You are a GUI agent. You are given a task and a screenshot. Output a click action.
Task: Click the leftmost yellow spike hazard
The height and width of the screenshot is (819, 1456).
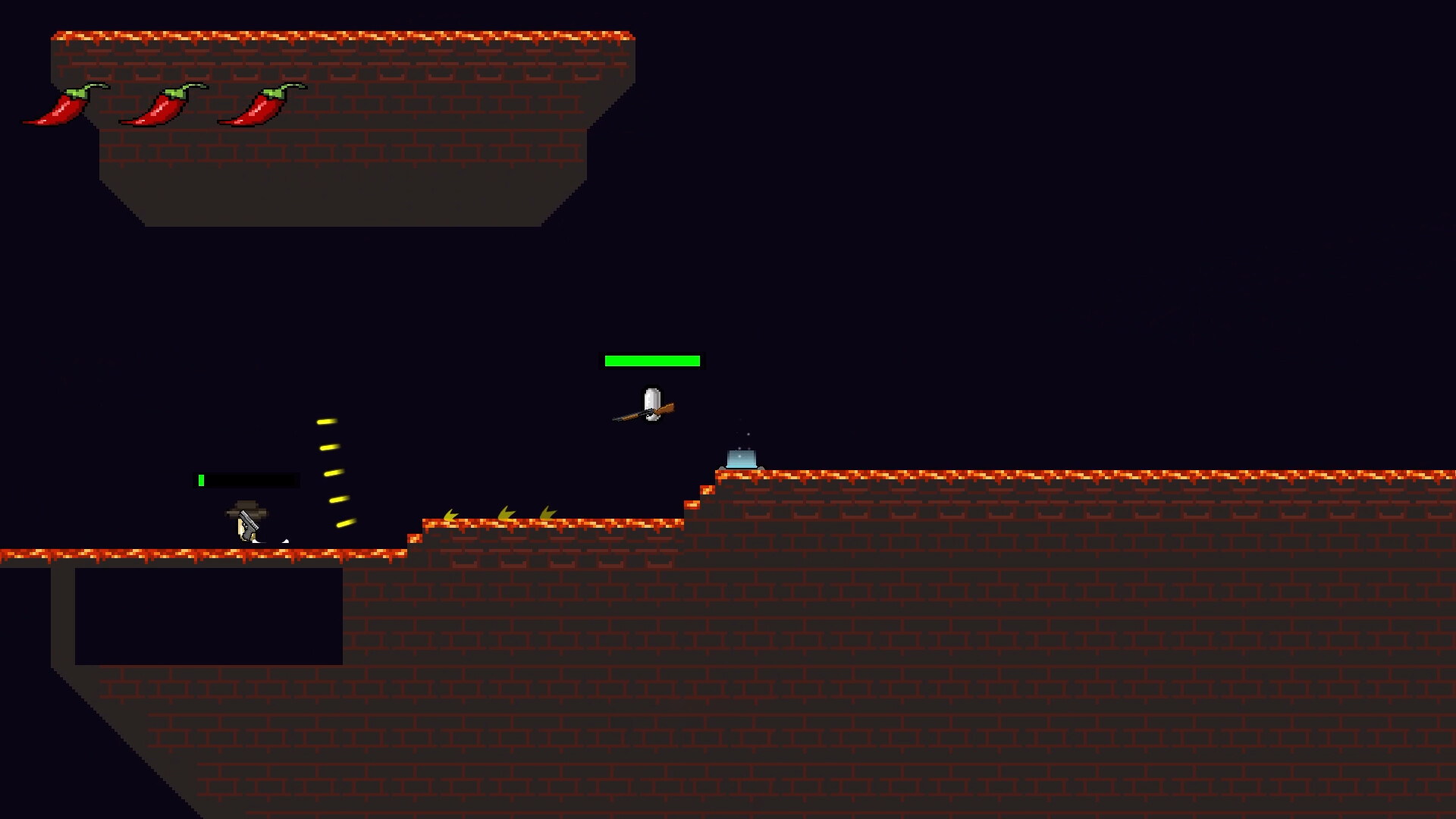449,514
